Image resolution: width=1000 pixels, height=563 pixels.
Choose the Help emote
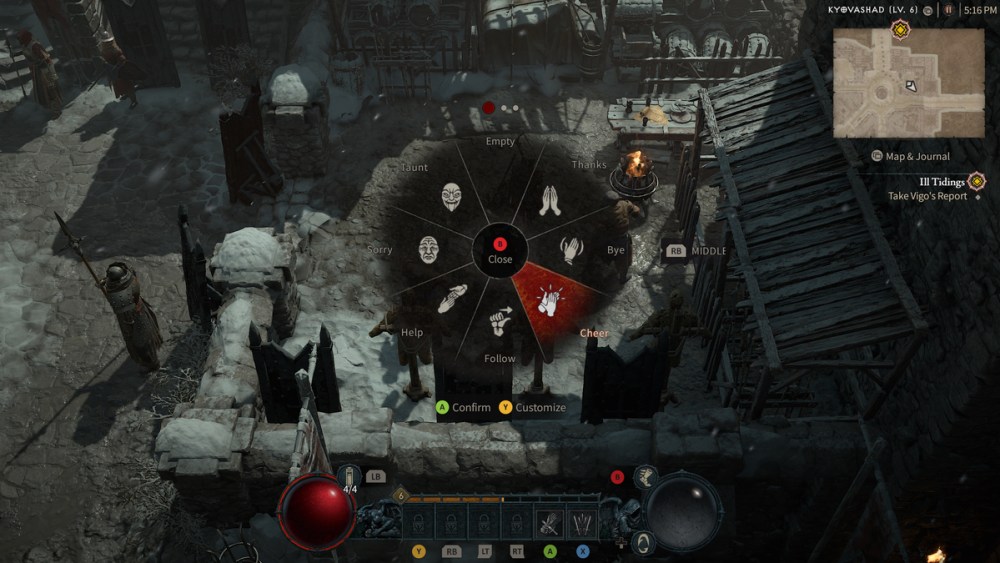(451, 298)
